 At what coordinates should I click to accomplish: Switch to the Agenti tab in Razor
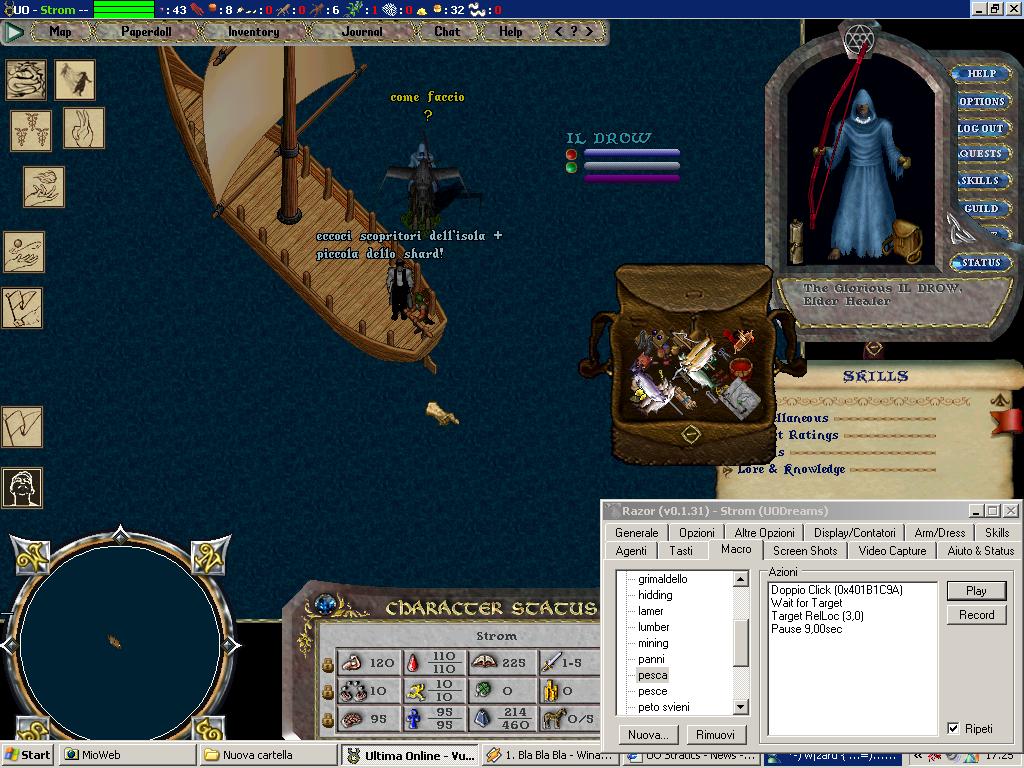pyautogui.click(x=631, y=551)
